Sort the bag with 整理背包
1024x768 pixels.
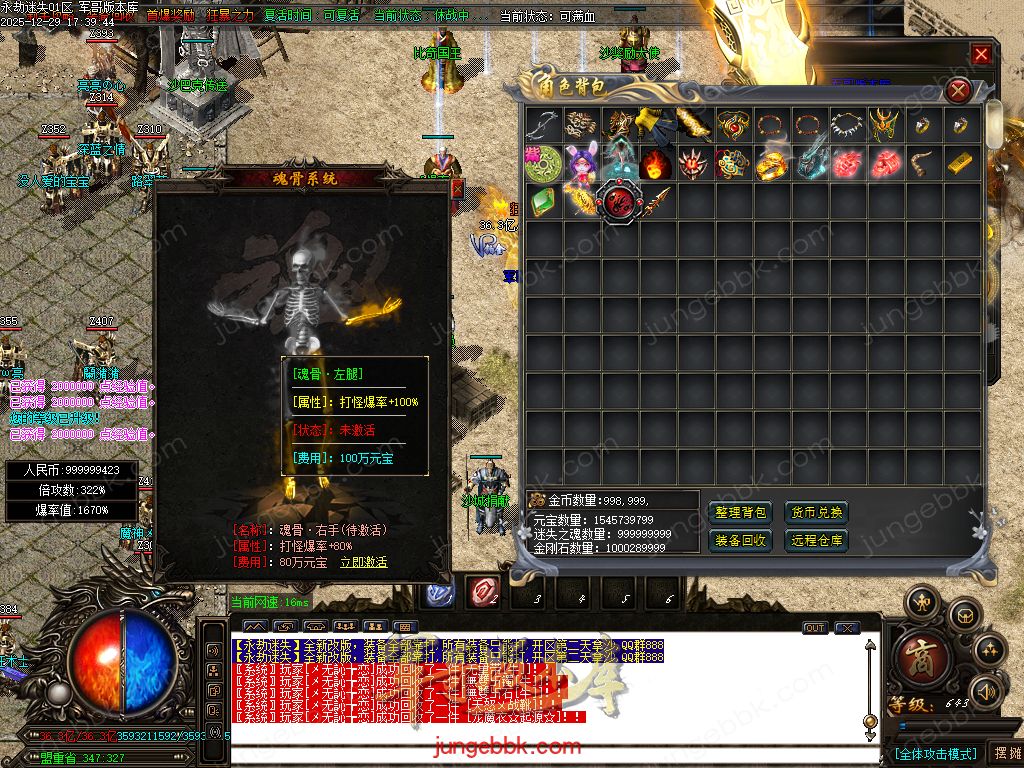[x=741, y=513]
